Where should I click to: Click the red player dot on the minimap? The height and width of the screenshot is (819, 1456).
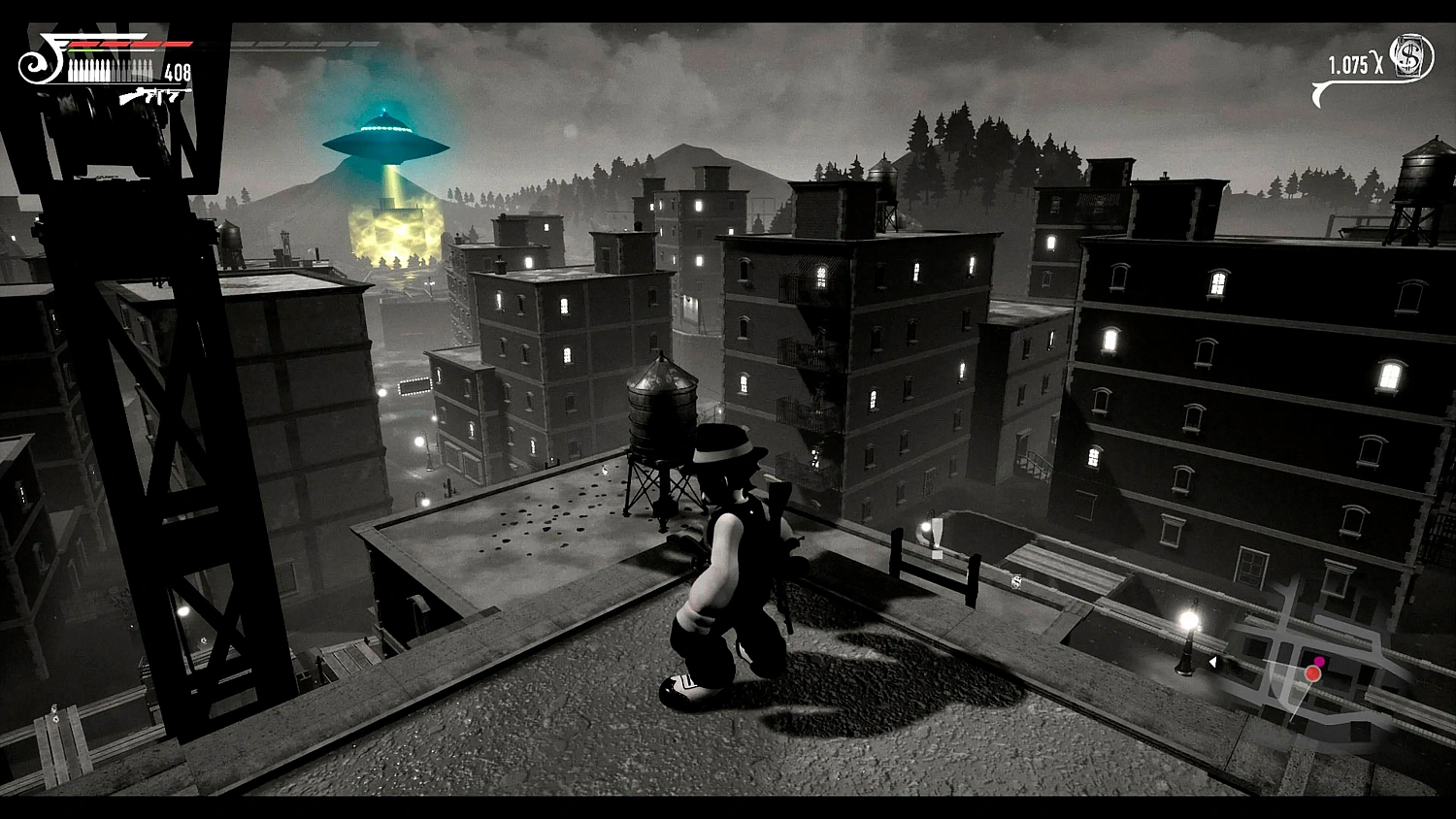coord(1312,673)
